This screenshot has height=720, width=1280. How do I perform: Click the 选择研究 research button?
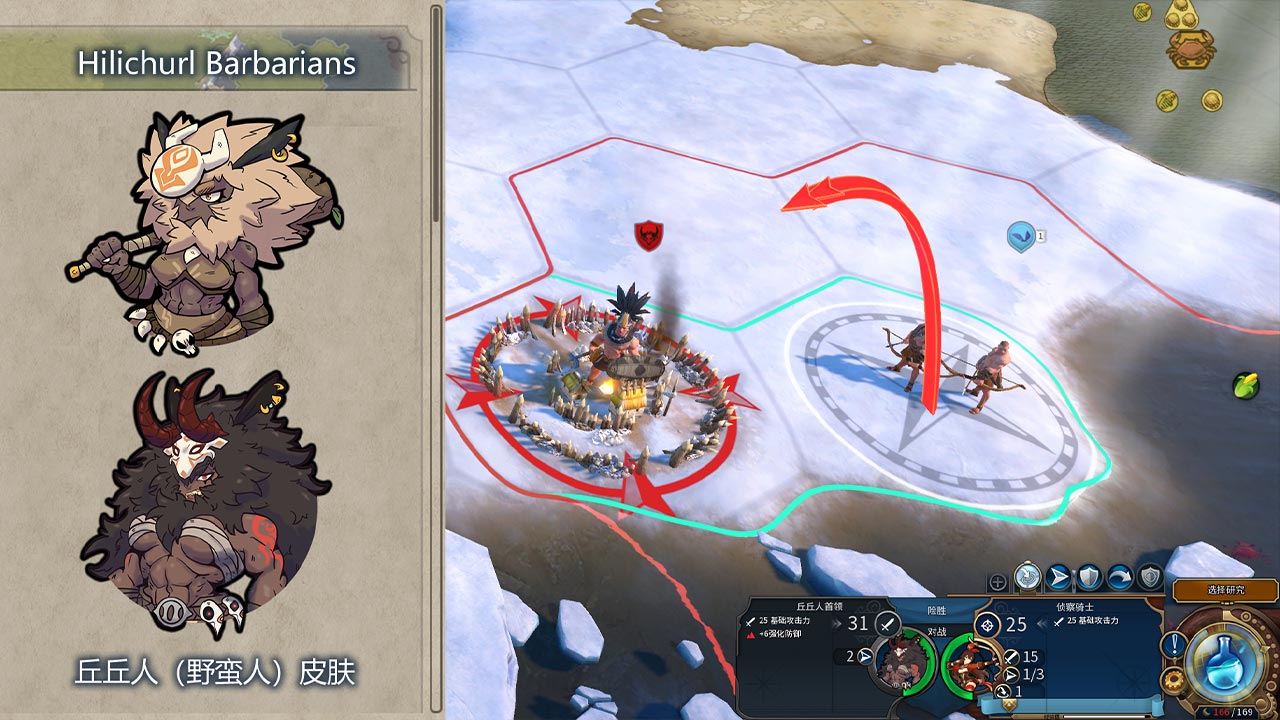pyautogui.click(x=1225, y=590)
